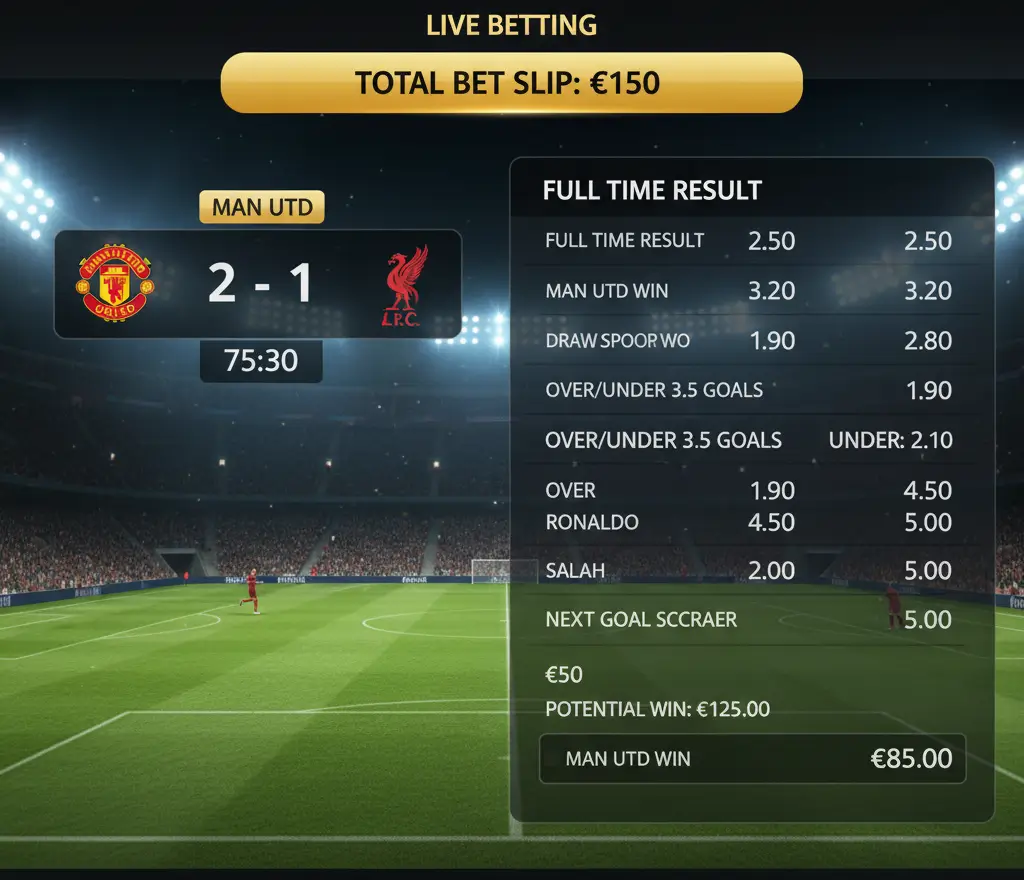Select the Man Utd Win 3.20 odds row

pos(748,291)
